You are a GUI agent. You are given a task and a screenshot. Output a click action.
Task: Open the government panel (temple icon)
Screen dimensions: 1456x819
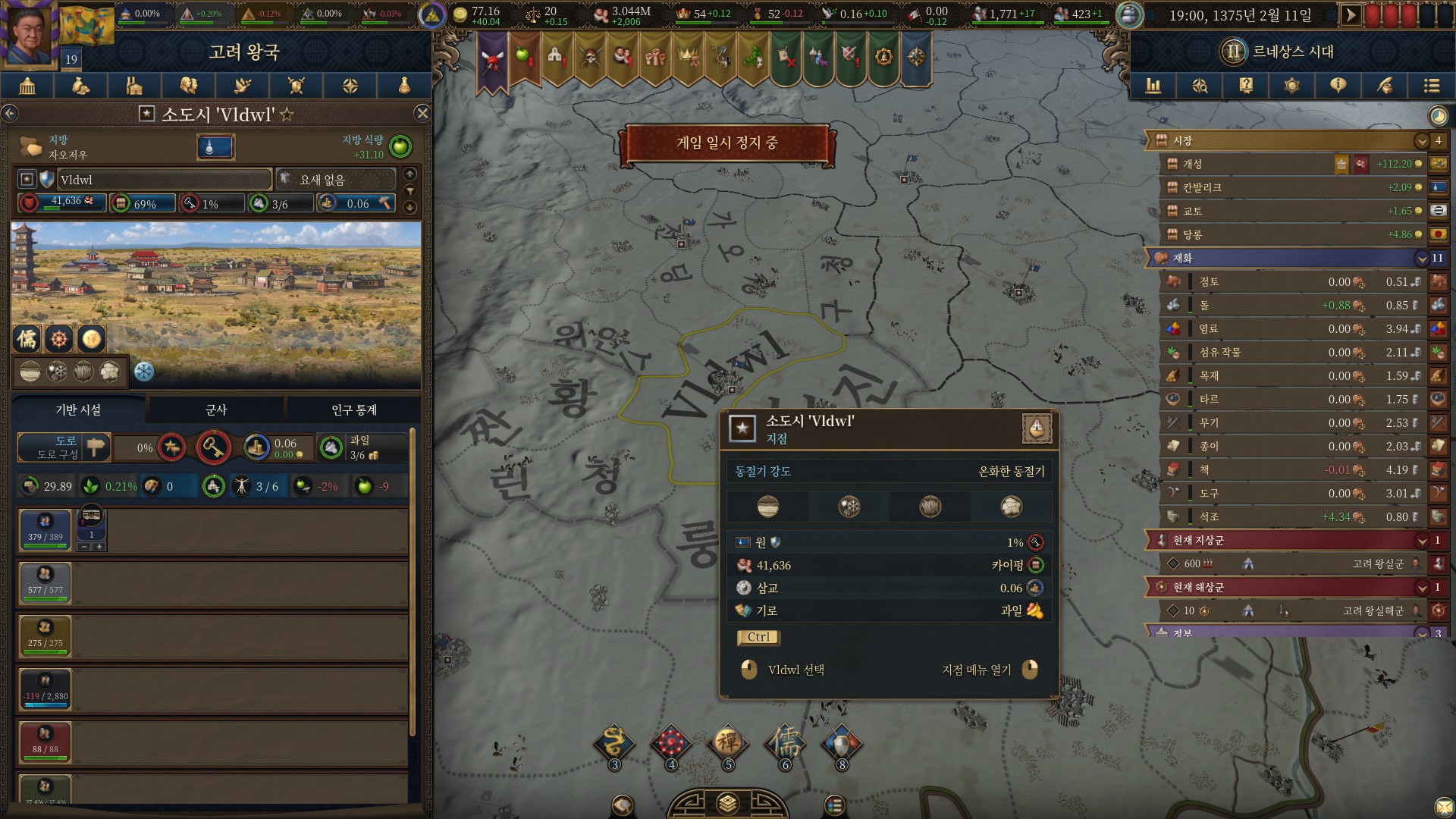click(x=27, y=86)
